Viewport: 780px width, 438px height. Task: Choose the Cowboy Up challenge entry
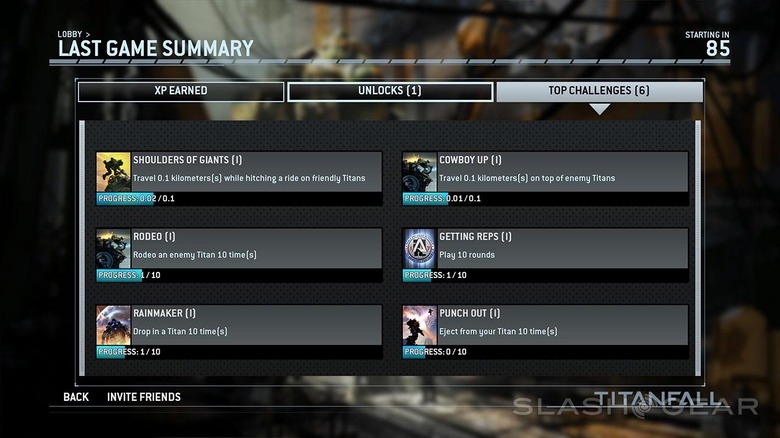click(x=545, y=178)
